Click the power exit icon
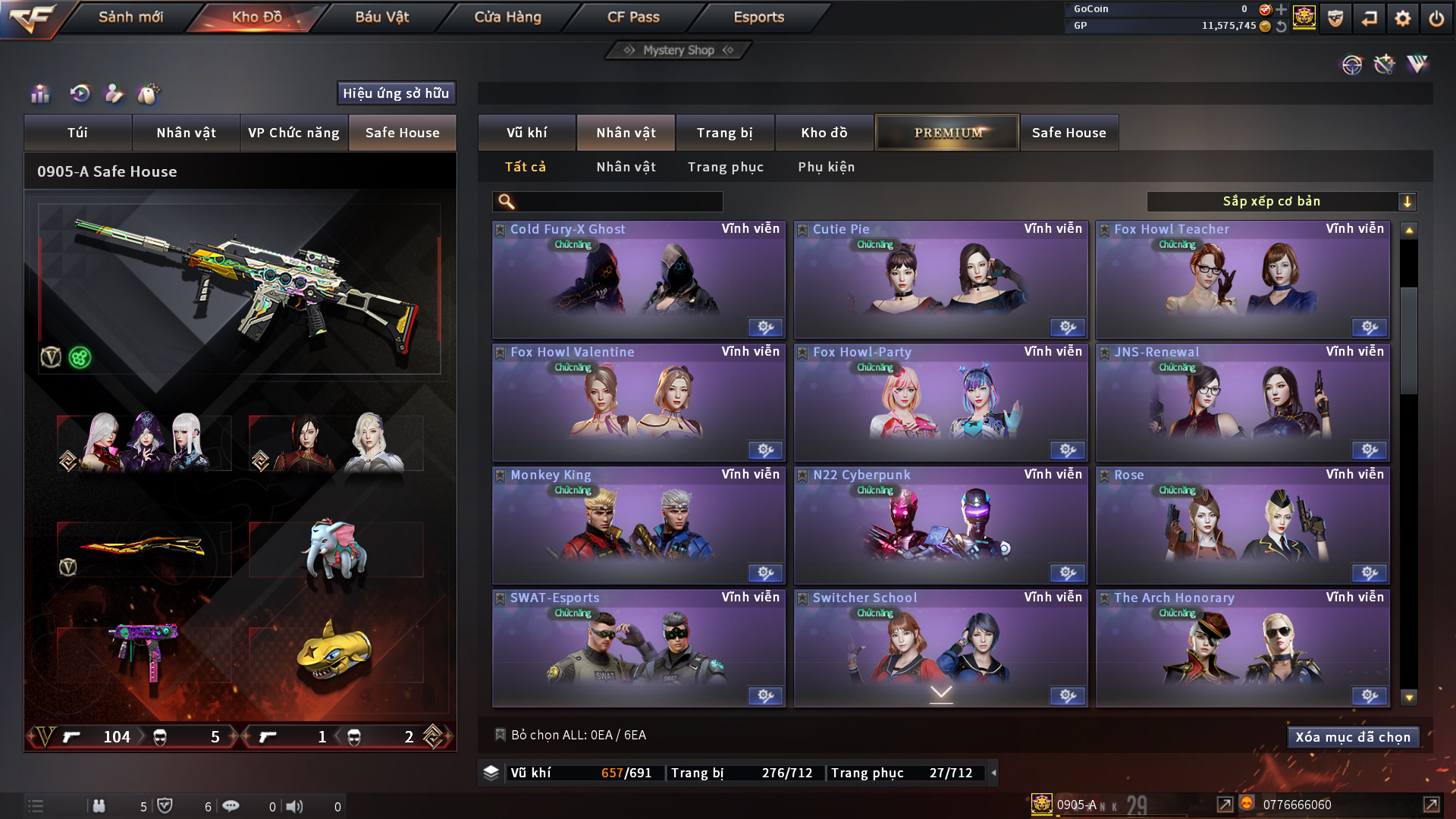The width and height of the screenshot is (1456, 819). click(1436, 18)
